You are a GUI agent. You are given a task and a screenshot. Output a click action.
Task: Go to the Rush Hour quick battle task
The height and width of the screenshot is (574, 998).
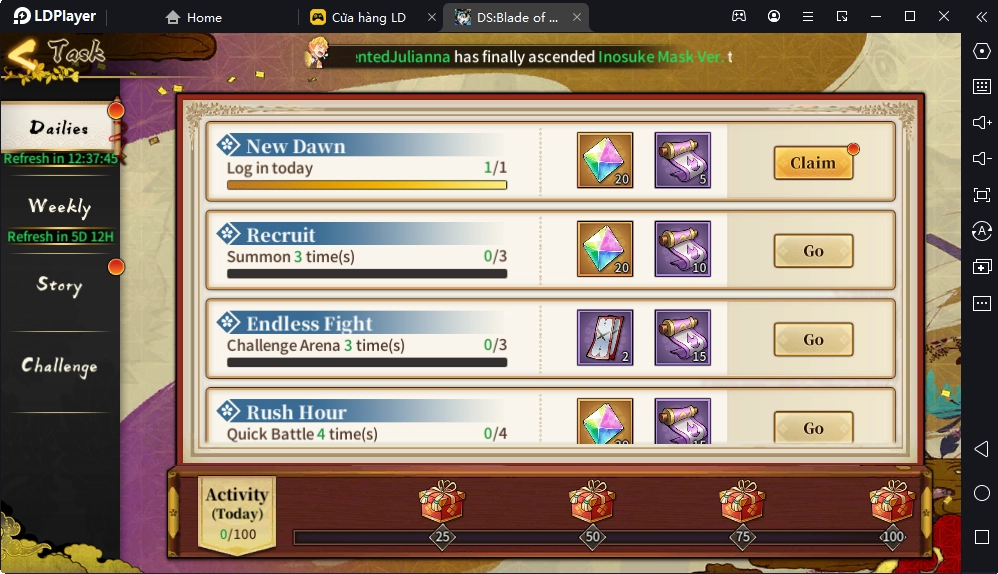(x=813, y=428)
